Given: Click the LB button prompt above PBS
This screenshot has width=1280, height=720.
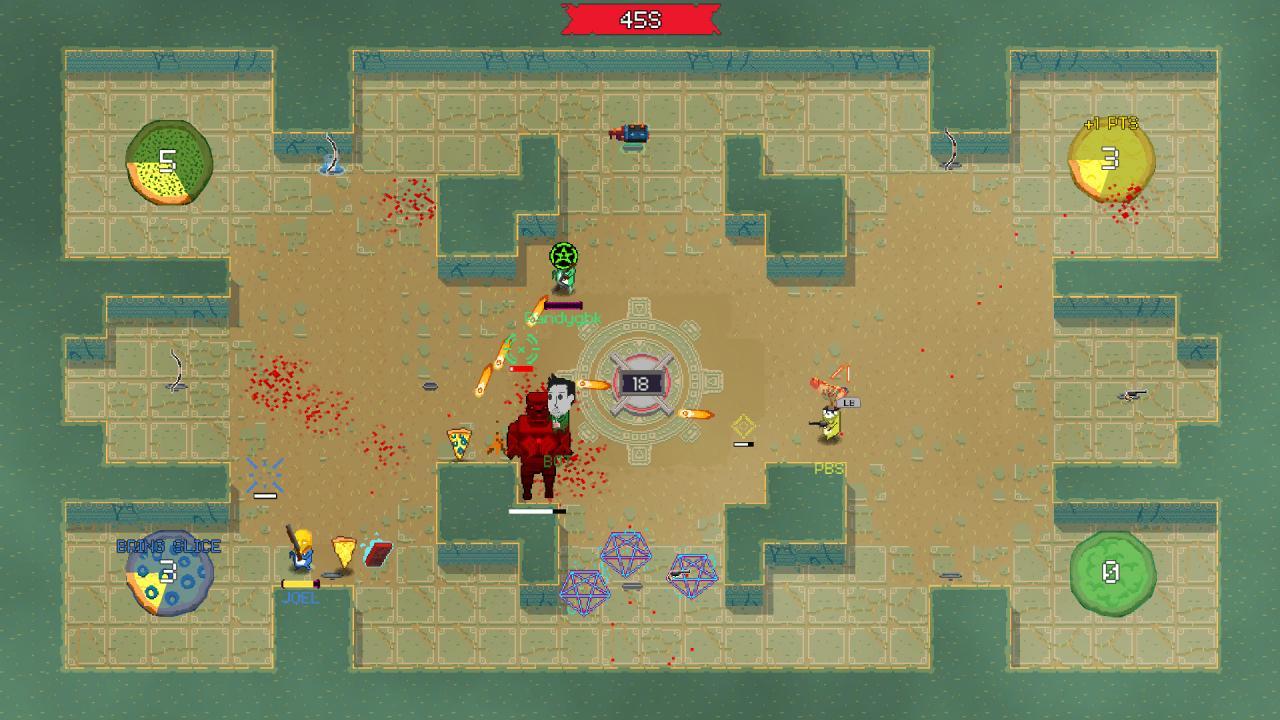Looking at the screenshot, I should pyautogui.click(x=849, y=403).
